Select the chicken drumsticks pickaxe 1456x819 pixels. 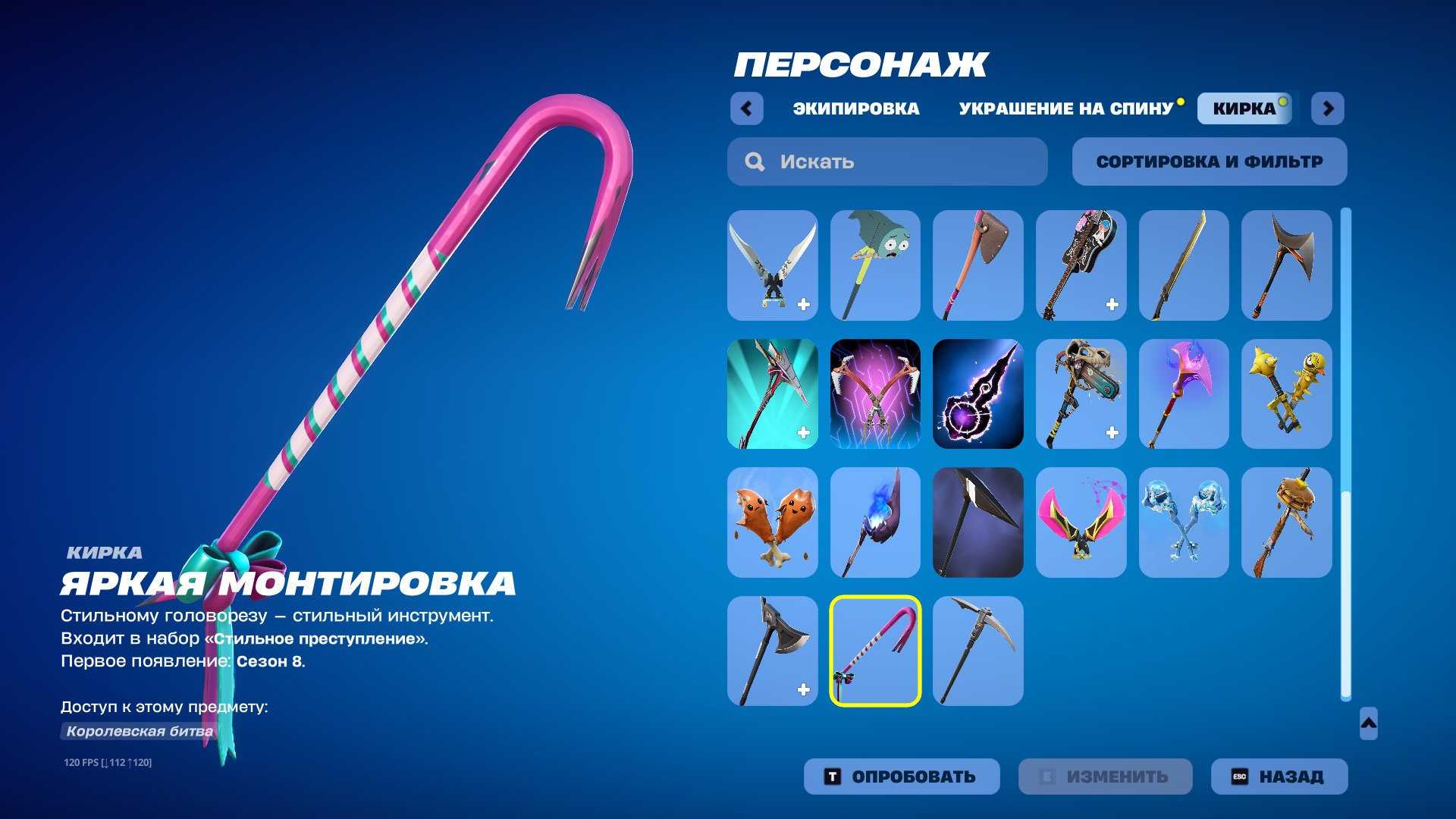772,523
